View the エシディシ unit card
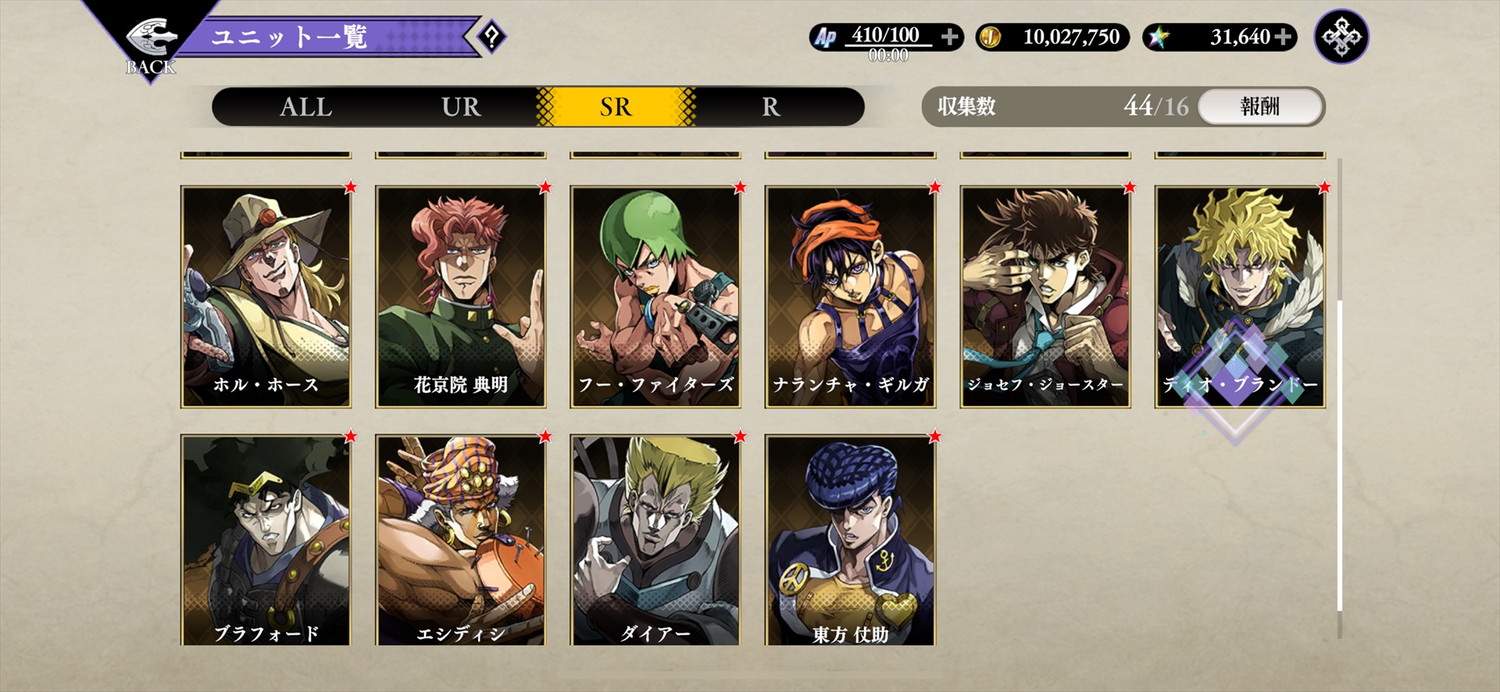 click(x=461, y=540)
